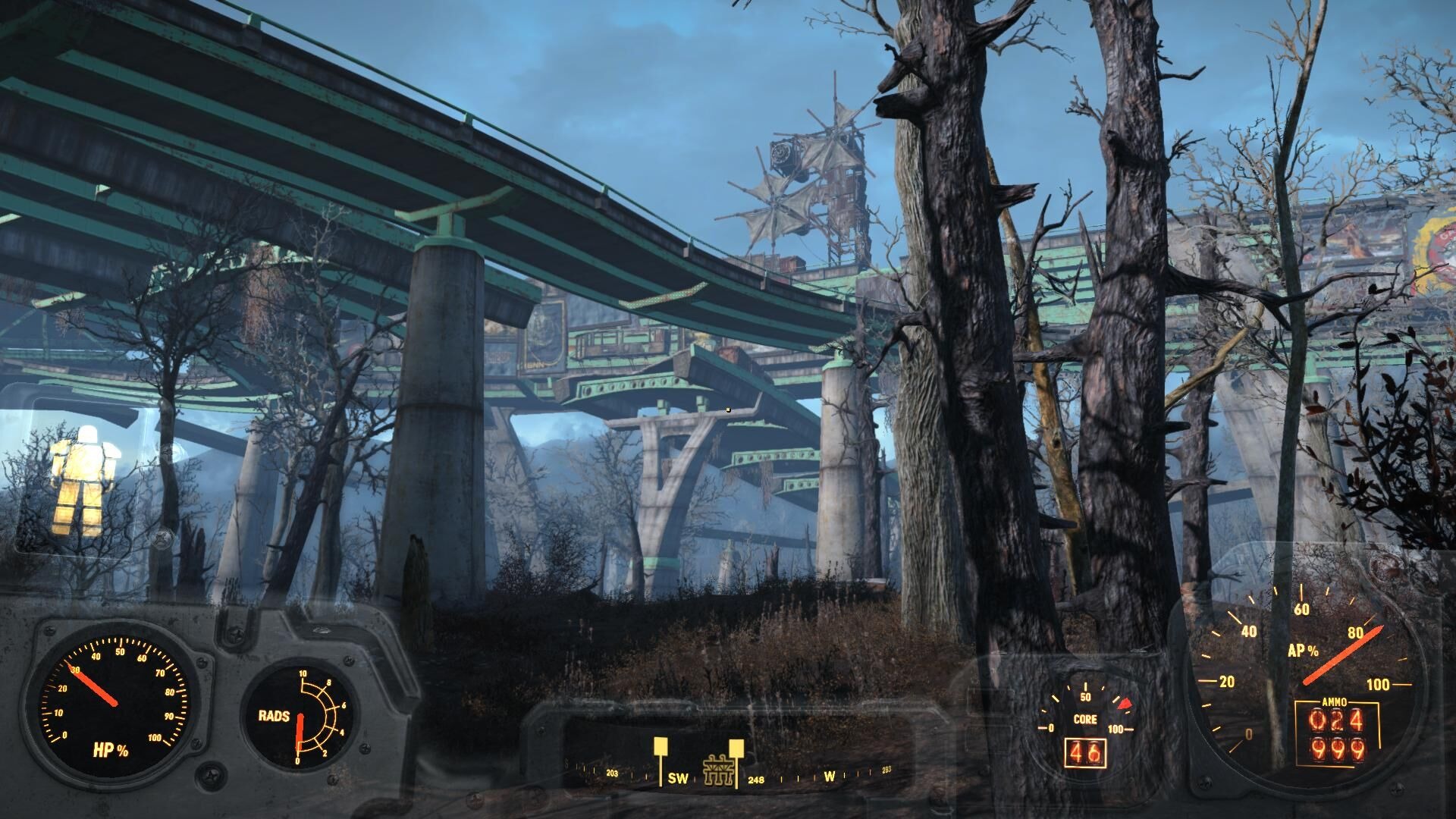Select the W heading label on the compass
The width and height of the screenshot is (1456, 819).
829,777
